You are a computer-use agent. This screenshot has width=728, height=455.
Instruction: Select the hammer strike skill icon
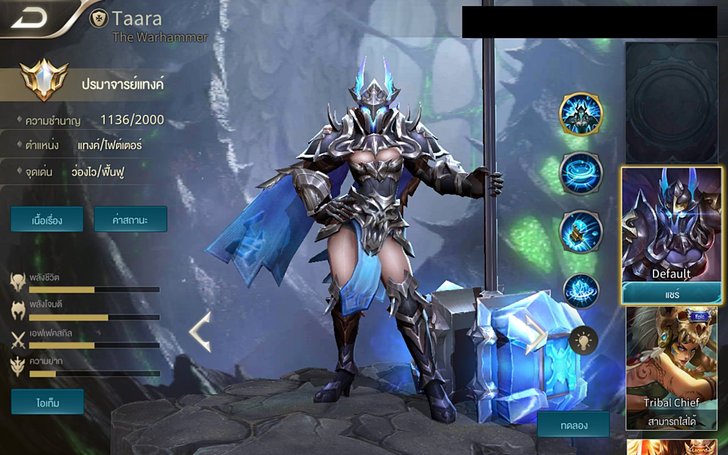point(579,230)
